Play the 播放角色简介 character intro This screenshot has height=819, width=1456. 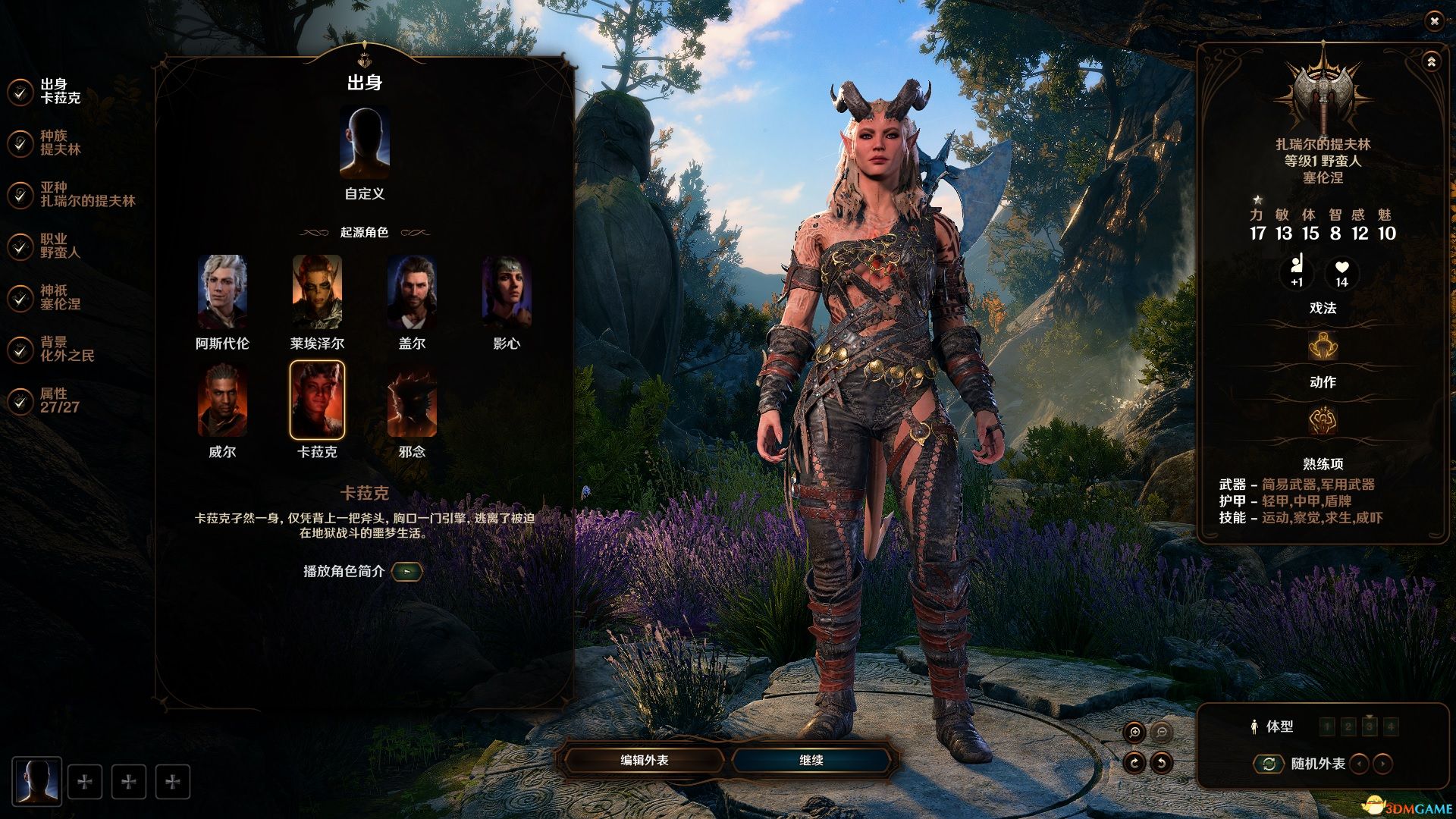coord(407,571)
